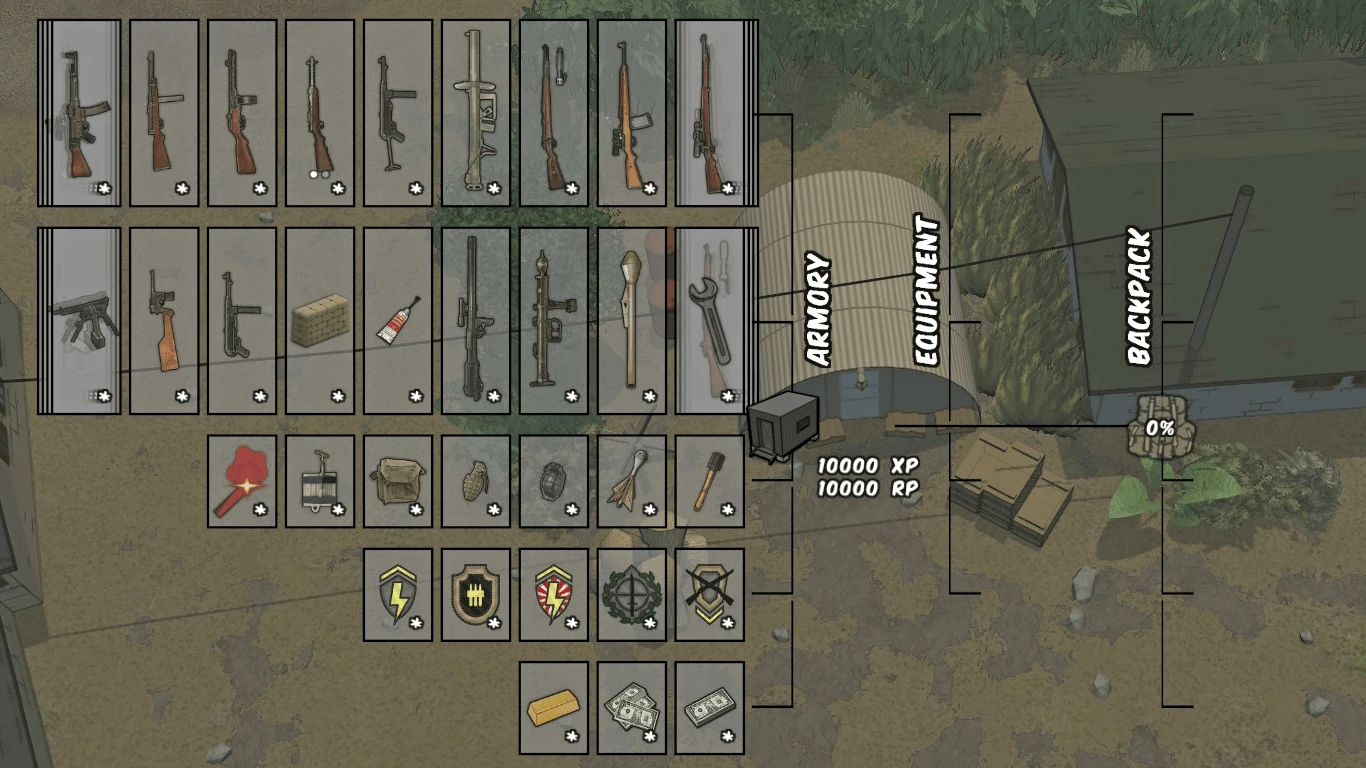Image resolution: width=1366 pixels, height=768 pixels.
Task: Select the wrench repair tool
Action: coord(712,320)
